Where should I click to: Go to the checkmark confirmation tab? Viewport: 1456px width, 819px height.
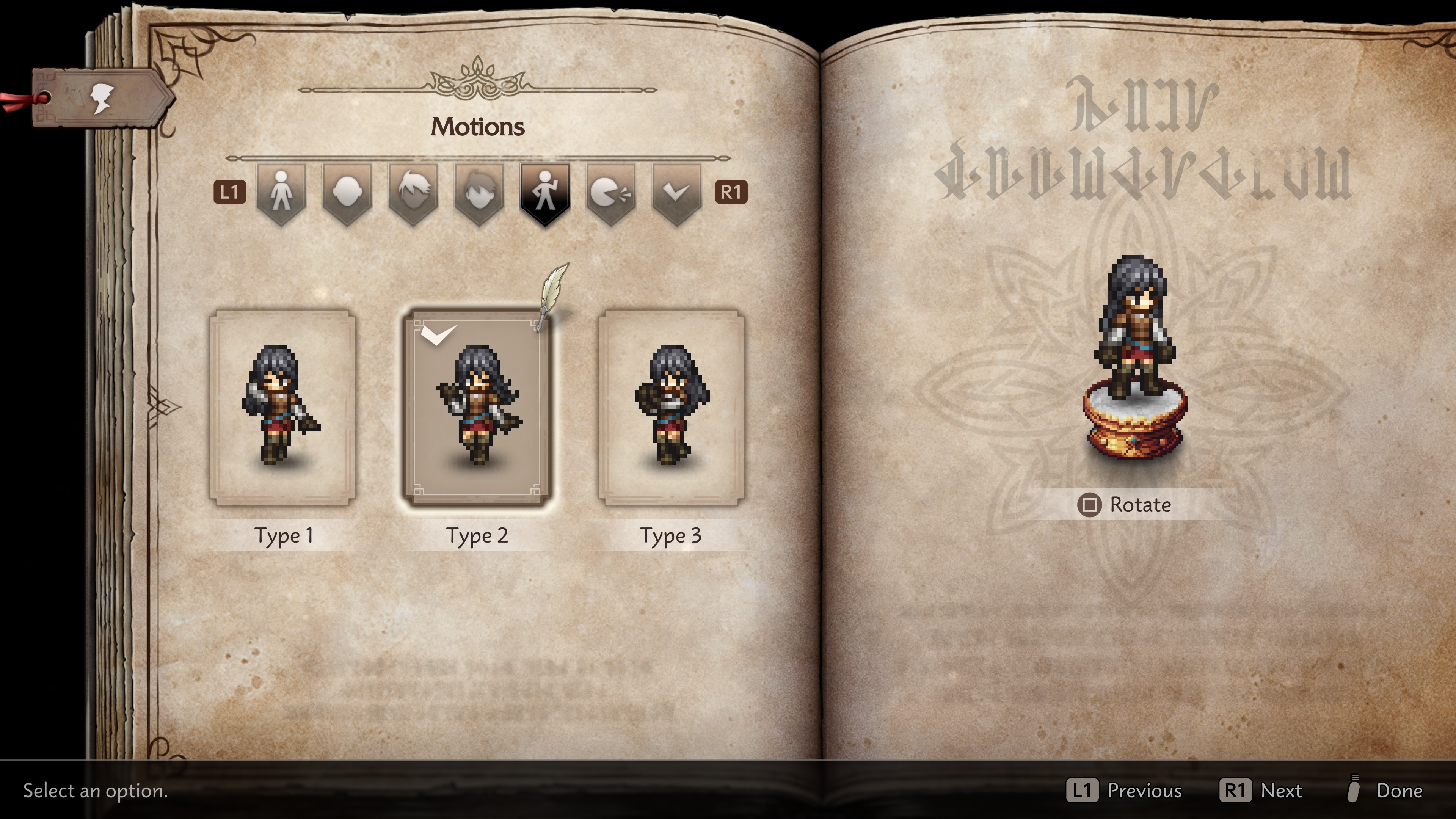click(676, 192)
